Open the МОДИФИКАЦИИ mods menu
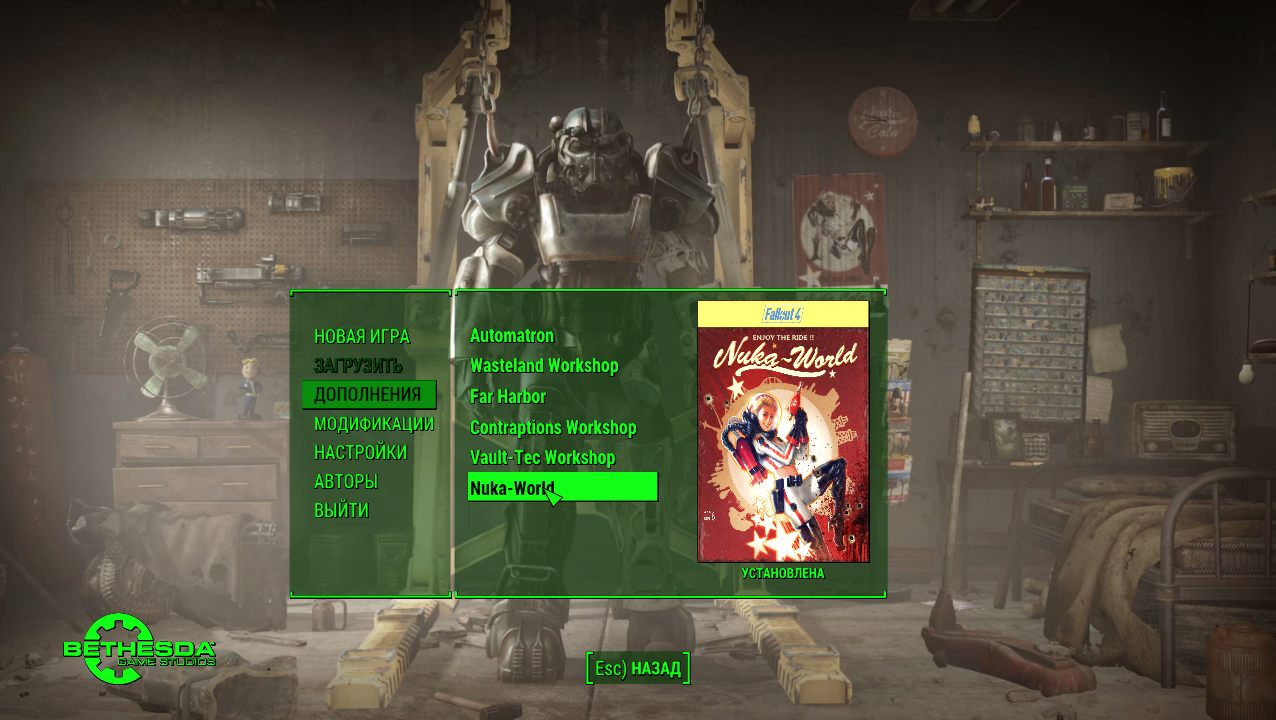The width and height of the screenshot is (1276, 720). [373, 424]
